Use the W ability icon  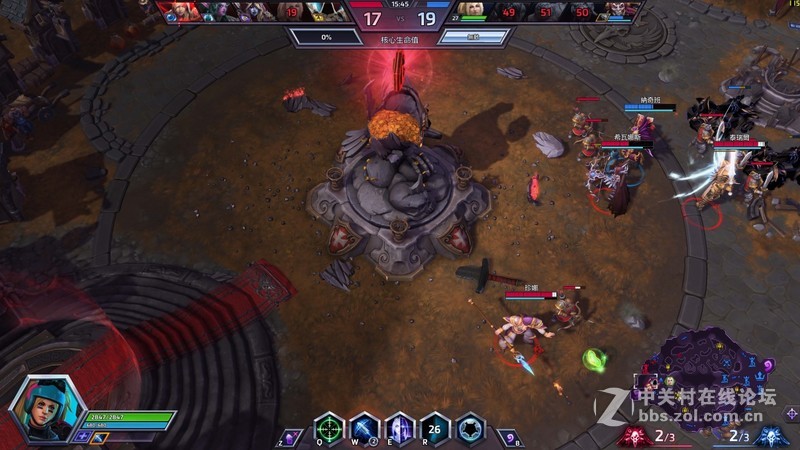click(x=364, y=428)
